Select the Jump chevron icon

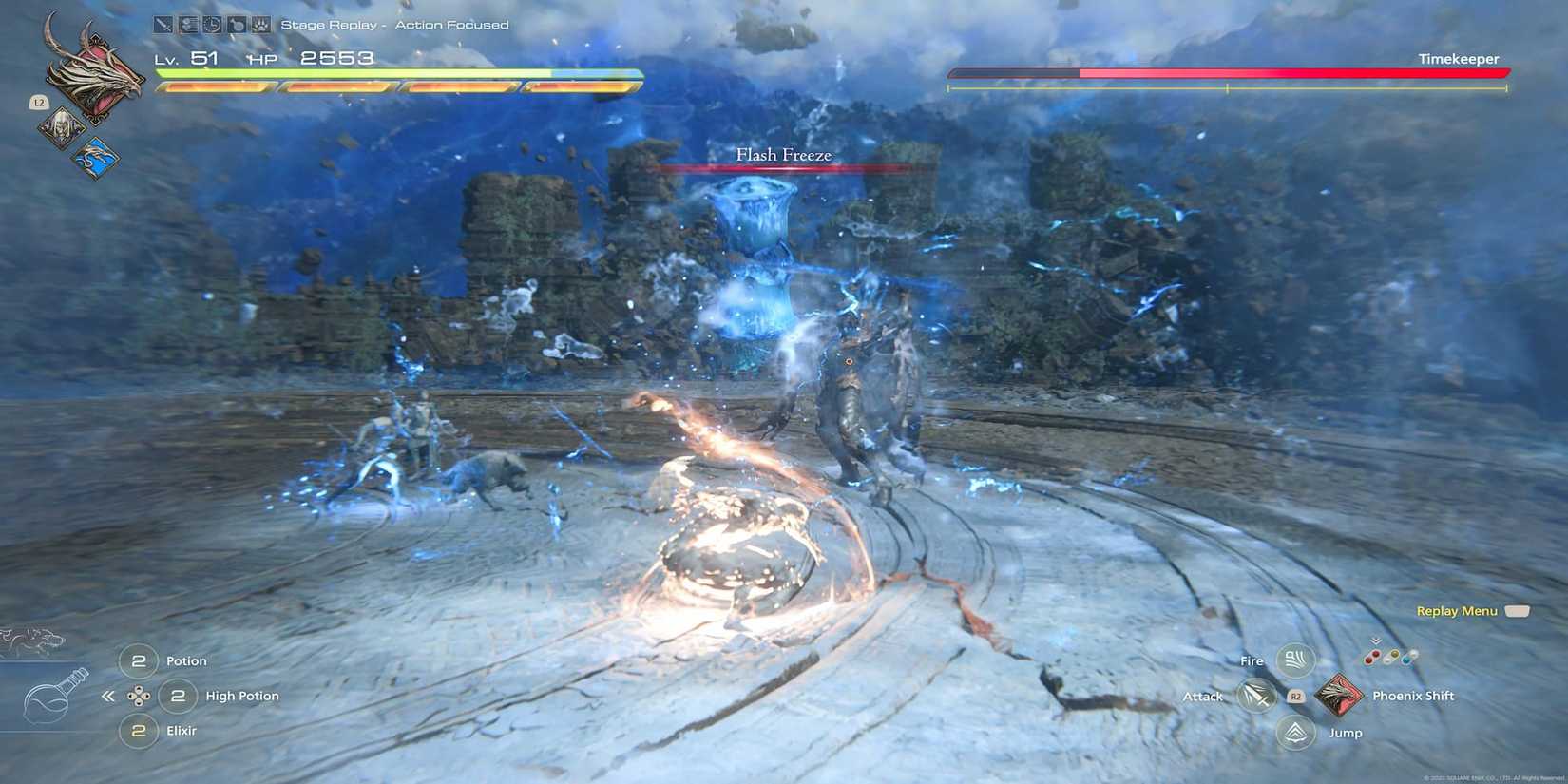click(x=1293, y=732)
